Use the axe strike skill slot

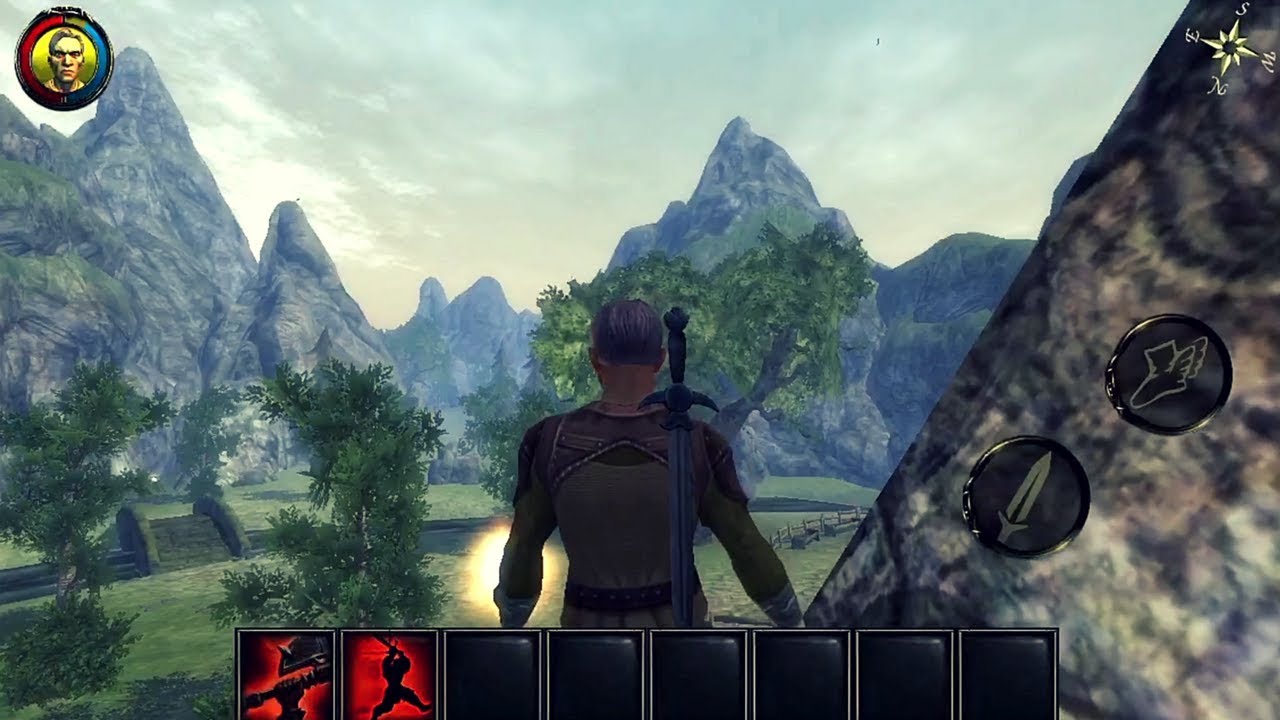point(287,675)
